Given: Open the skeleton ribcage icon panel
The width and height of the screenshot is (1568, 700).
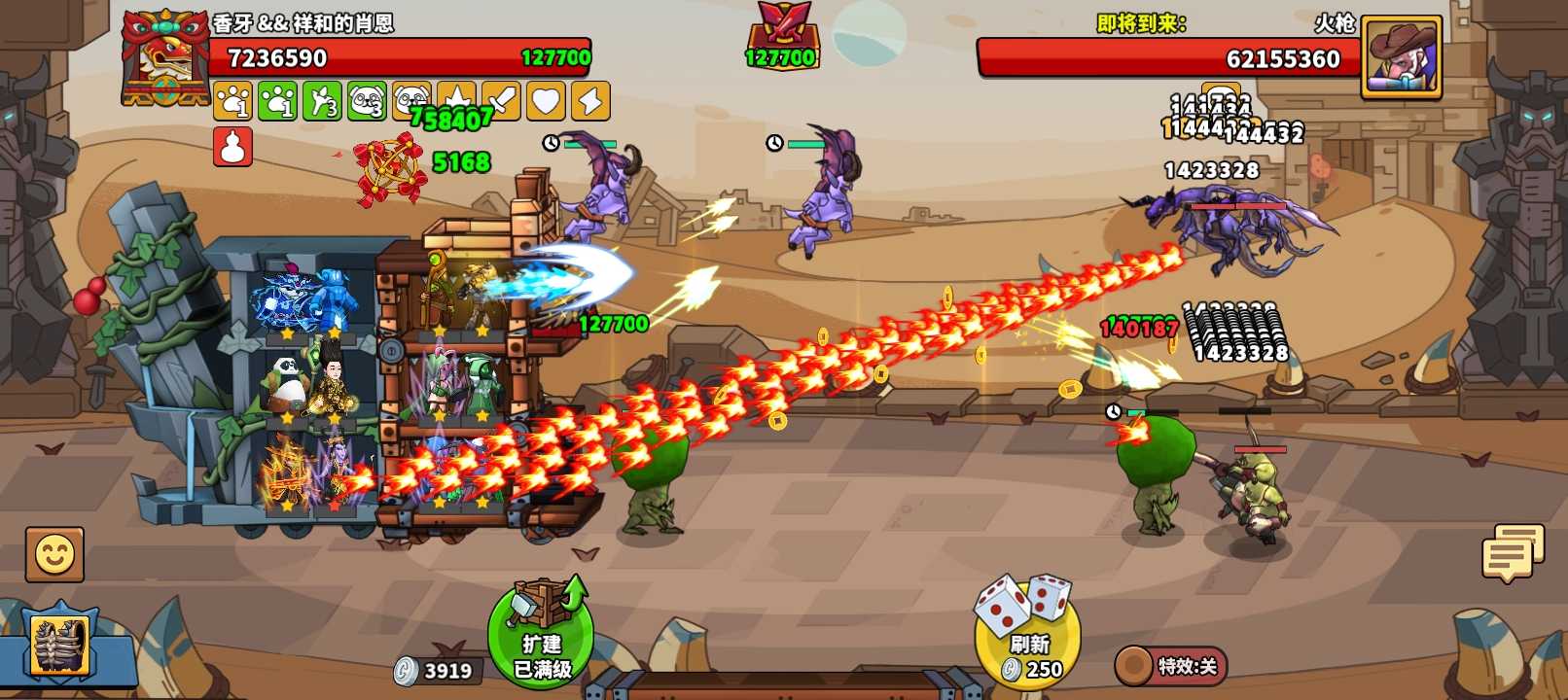Looking at the screenshot, I should coord(58,645).
